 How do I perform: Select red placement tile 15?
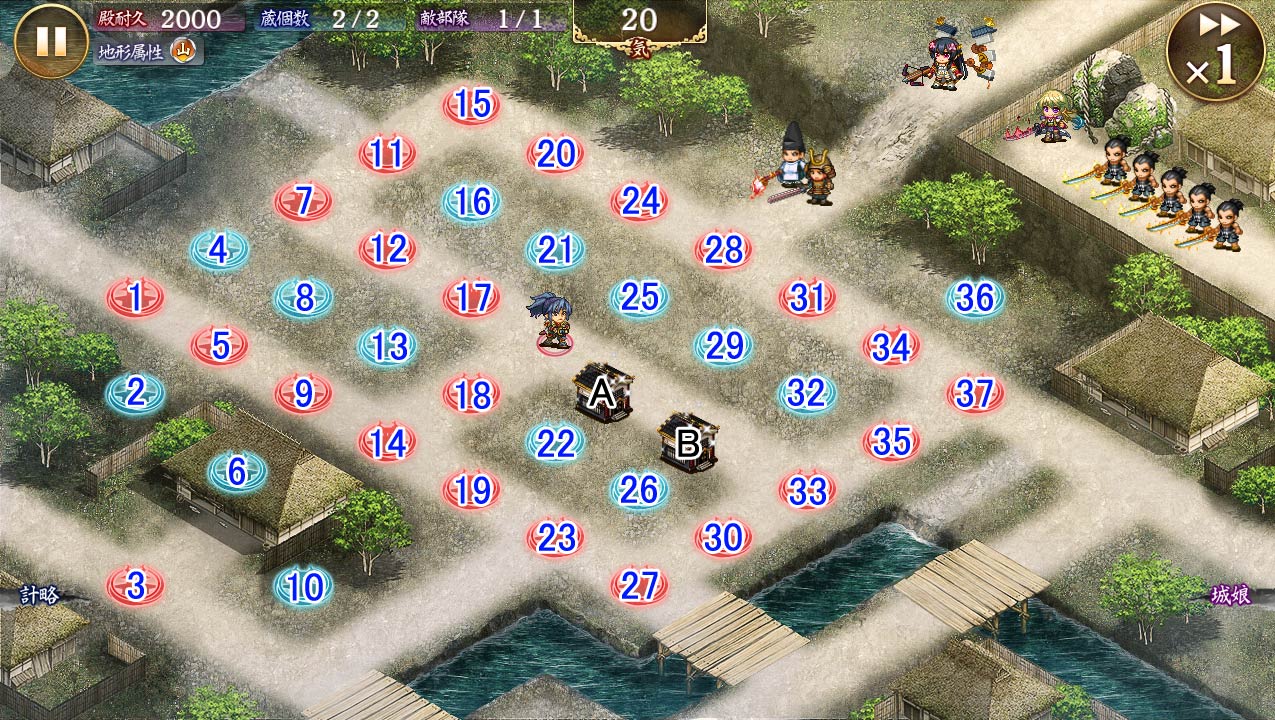471,105
